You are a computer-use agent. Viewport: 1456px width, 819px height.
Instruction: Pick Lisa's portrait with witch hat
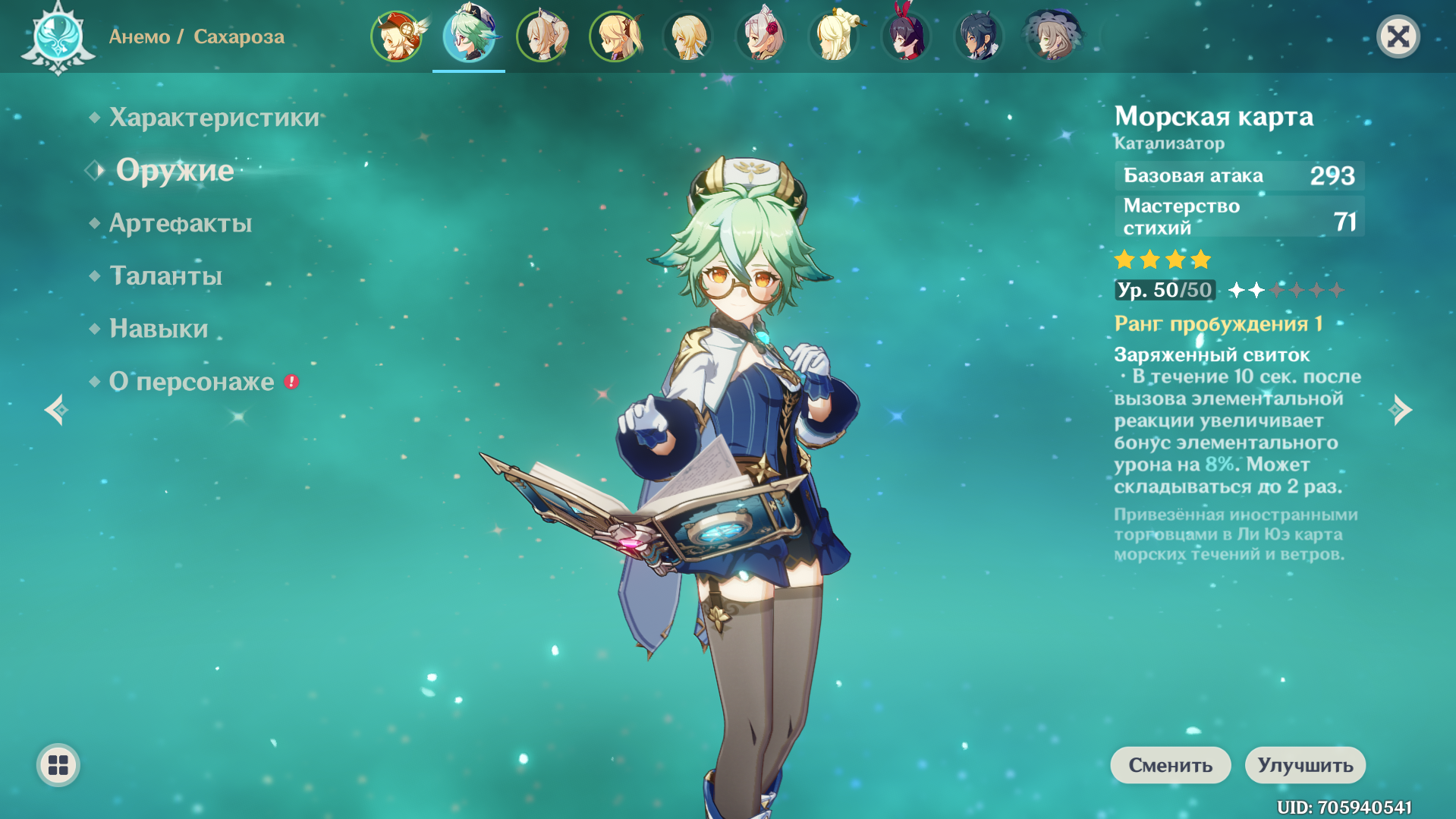pos(1052,36)
